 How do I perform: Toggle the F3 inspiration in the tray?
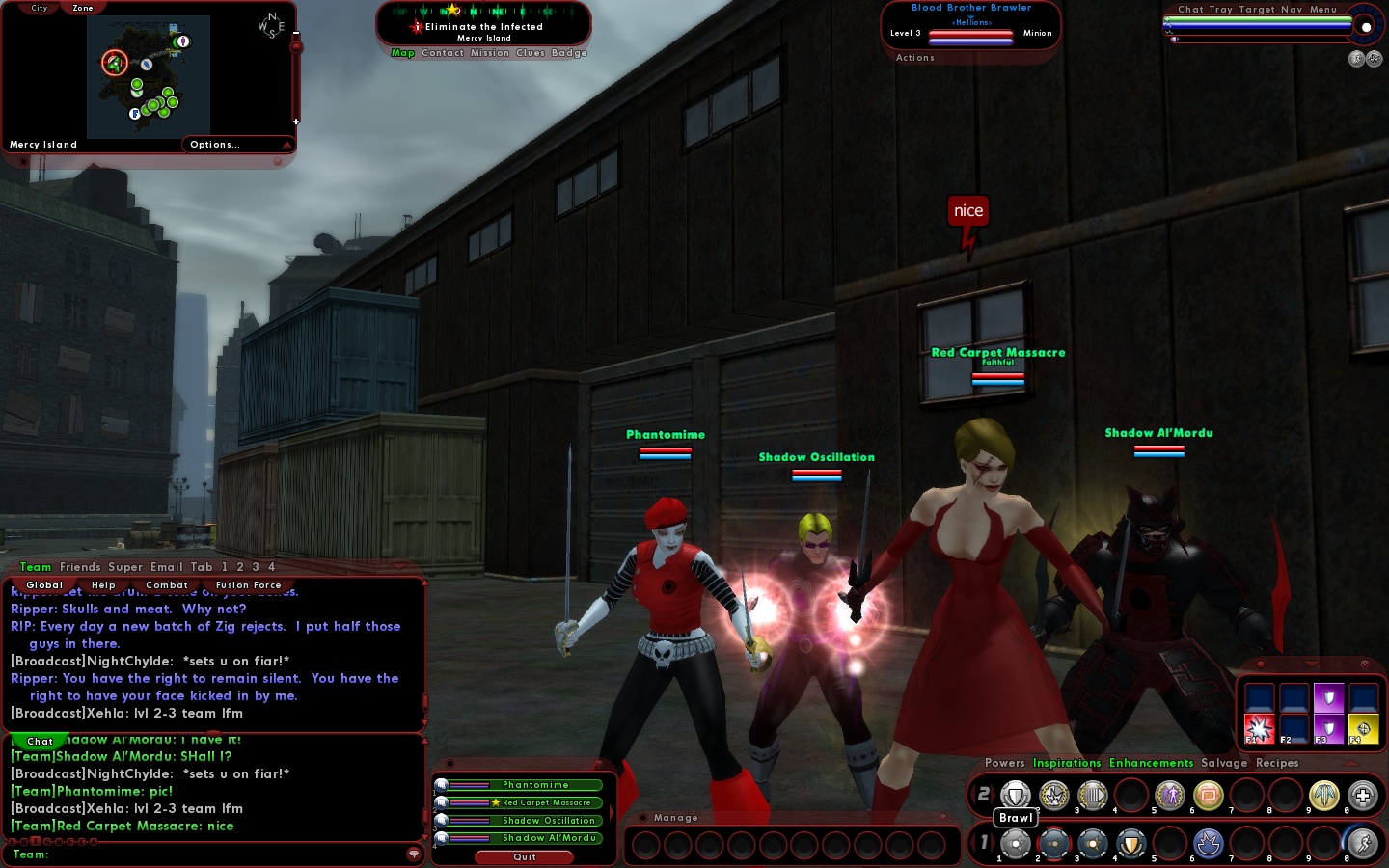coord(1328,726)
